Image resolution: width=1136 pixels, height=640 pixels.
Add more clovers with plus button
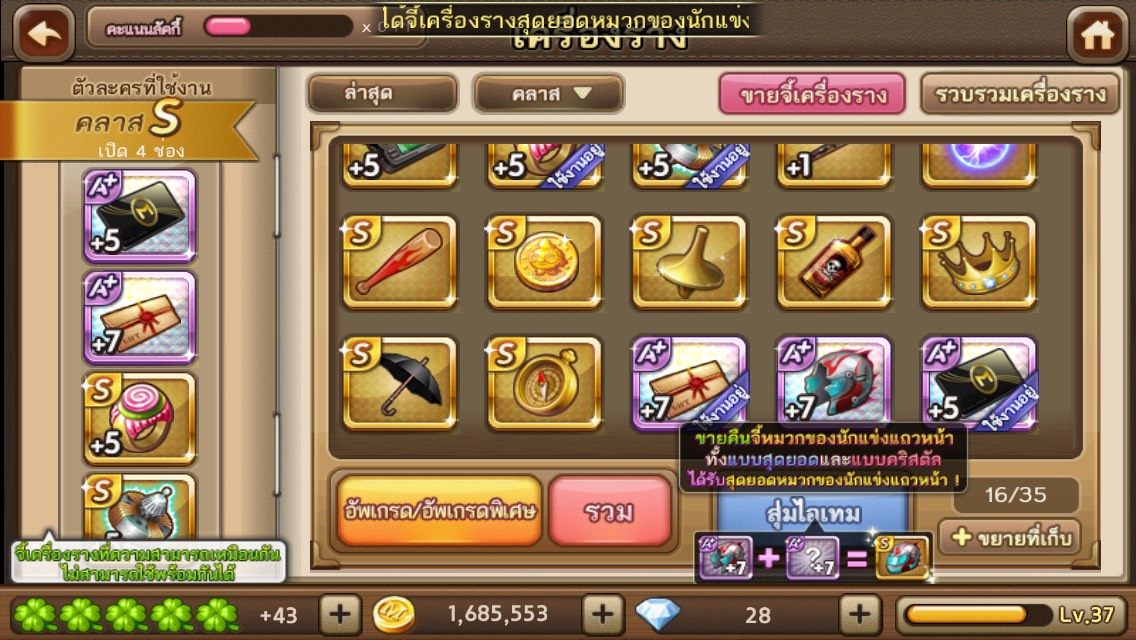340,613
